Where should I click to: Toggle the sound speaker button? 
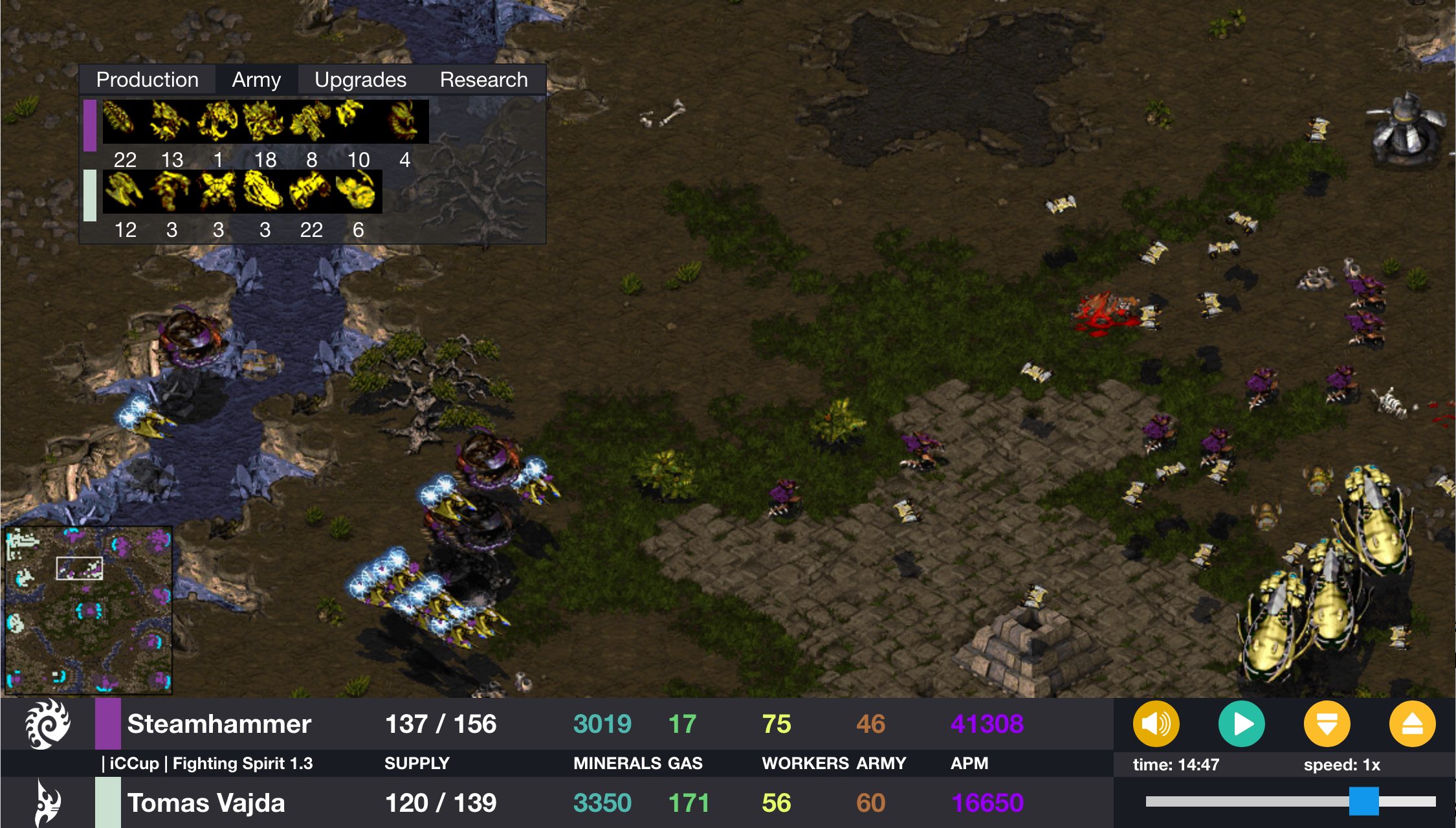1156,724
